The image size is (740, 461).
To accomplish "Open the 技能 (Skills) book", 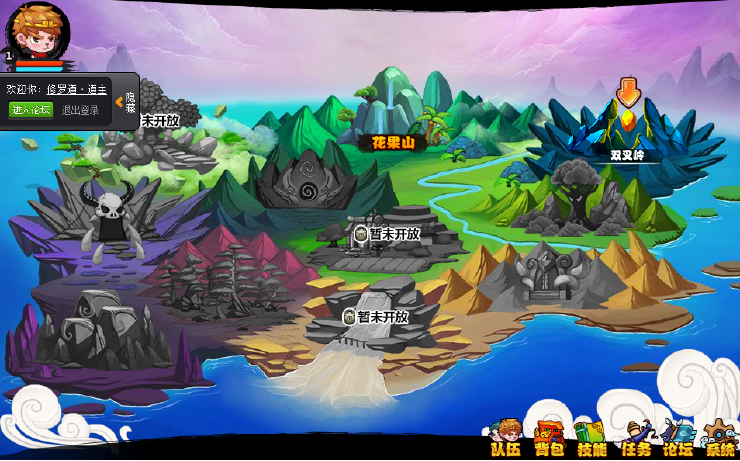I will click(x=591, y=437).
